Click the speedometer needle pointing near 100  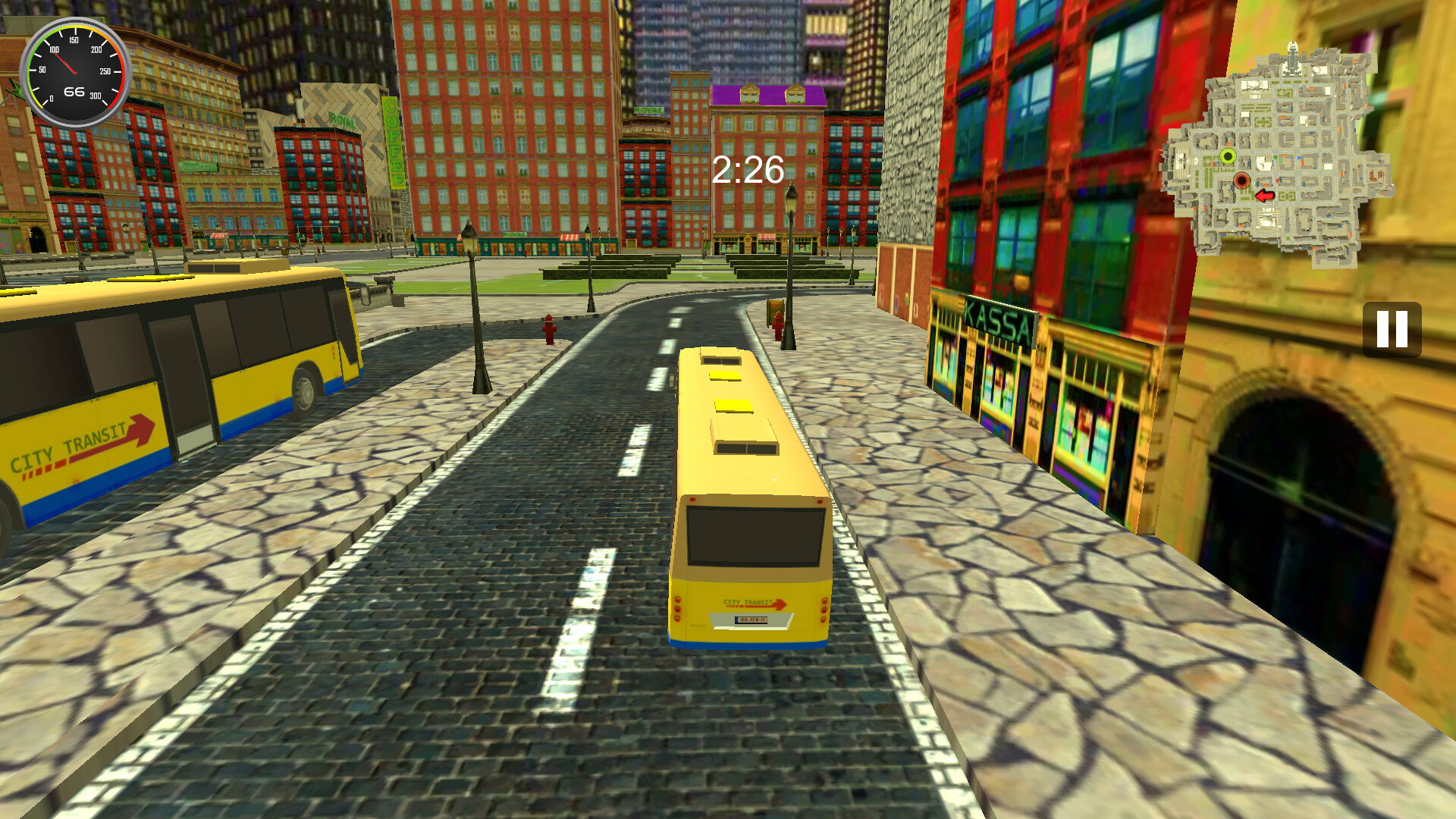coord(64,61)
